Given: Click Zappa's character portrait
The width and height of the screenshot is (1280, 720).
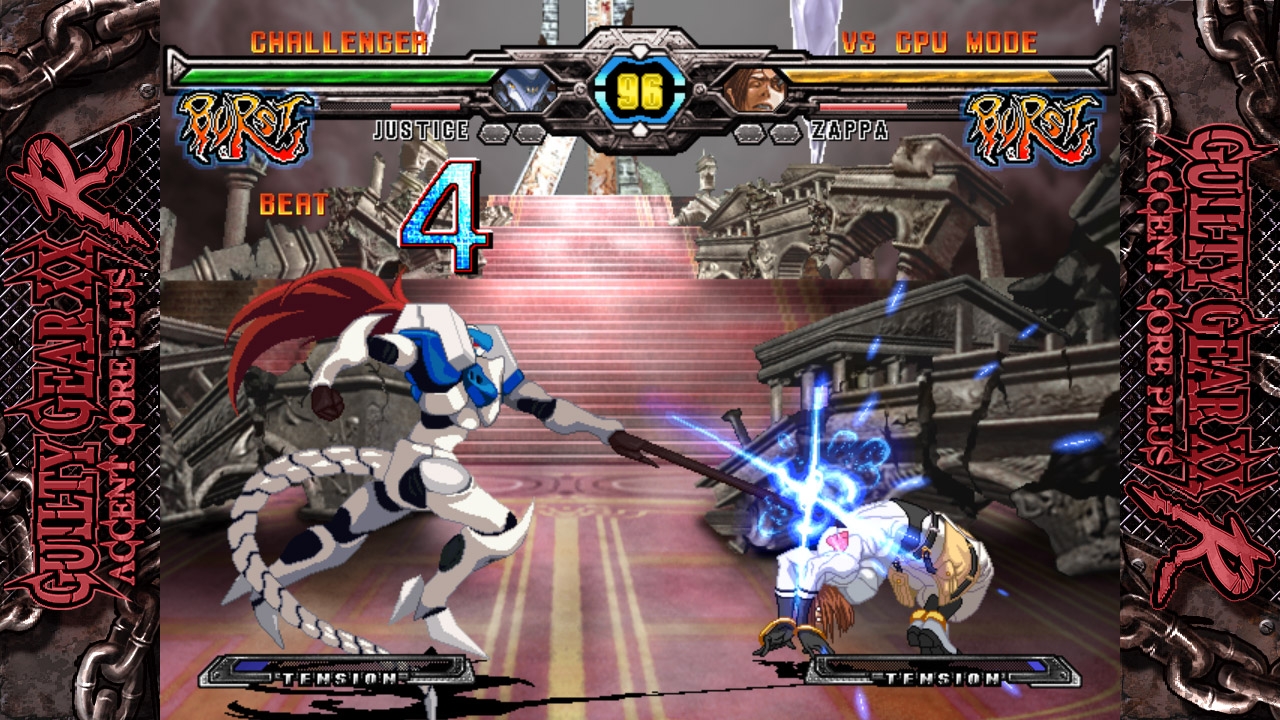Looking at the screenshot, I should tap(755, 90).
